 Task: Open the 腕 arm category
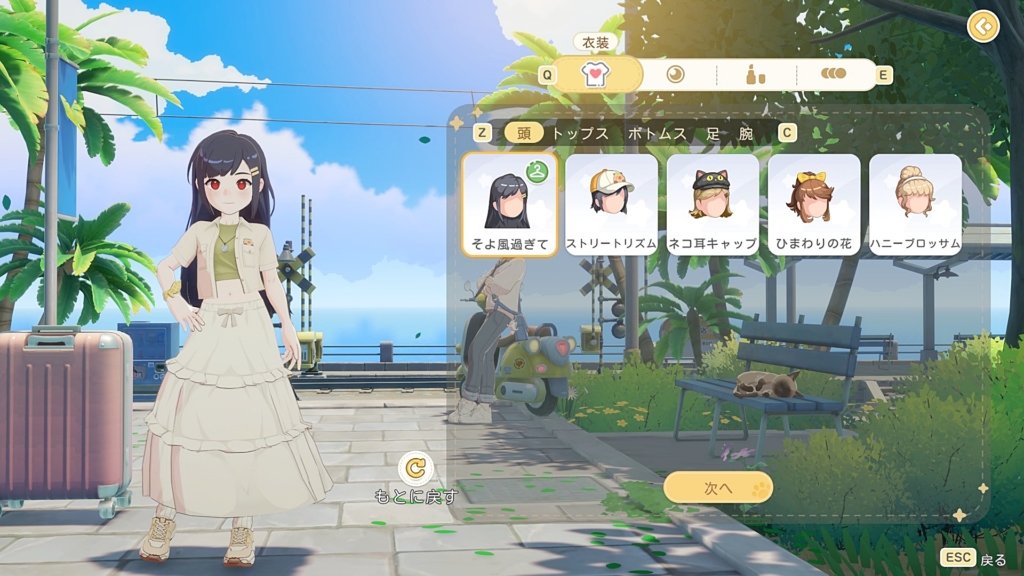pyautogui.click(x=746, y=133)
